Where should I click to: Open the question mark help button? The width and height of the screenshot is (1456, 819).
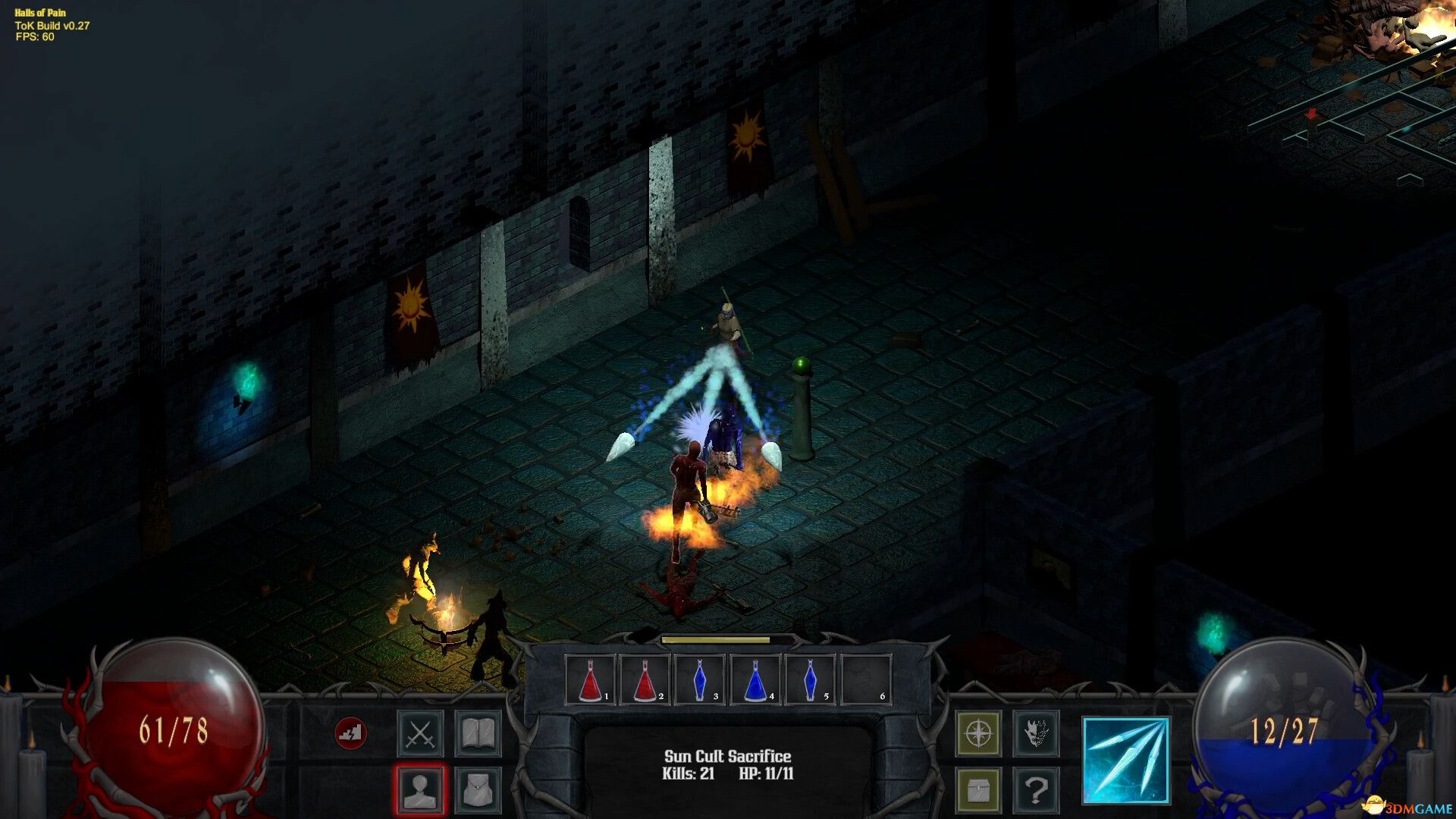[x=1036, y=790]
